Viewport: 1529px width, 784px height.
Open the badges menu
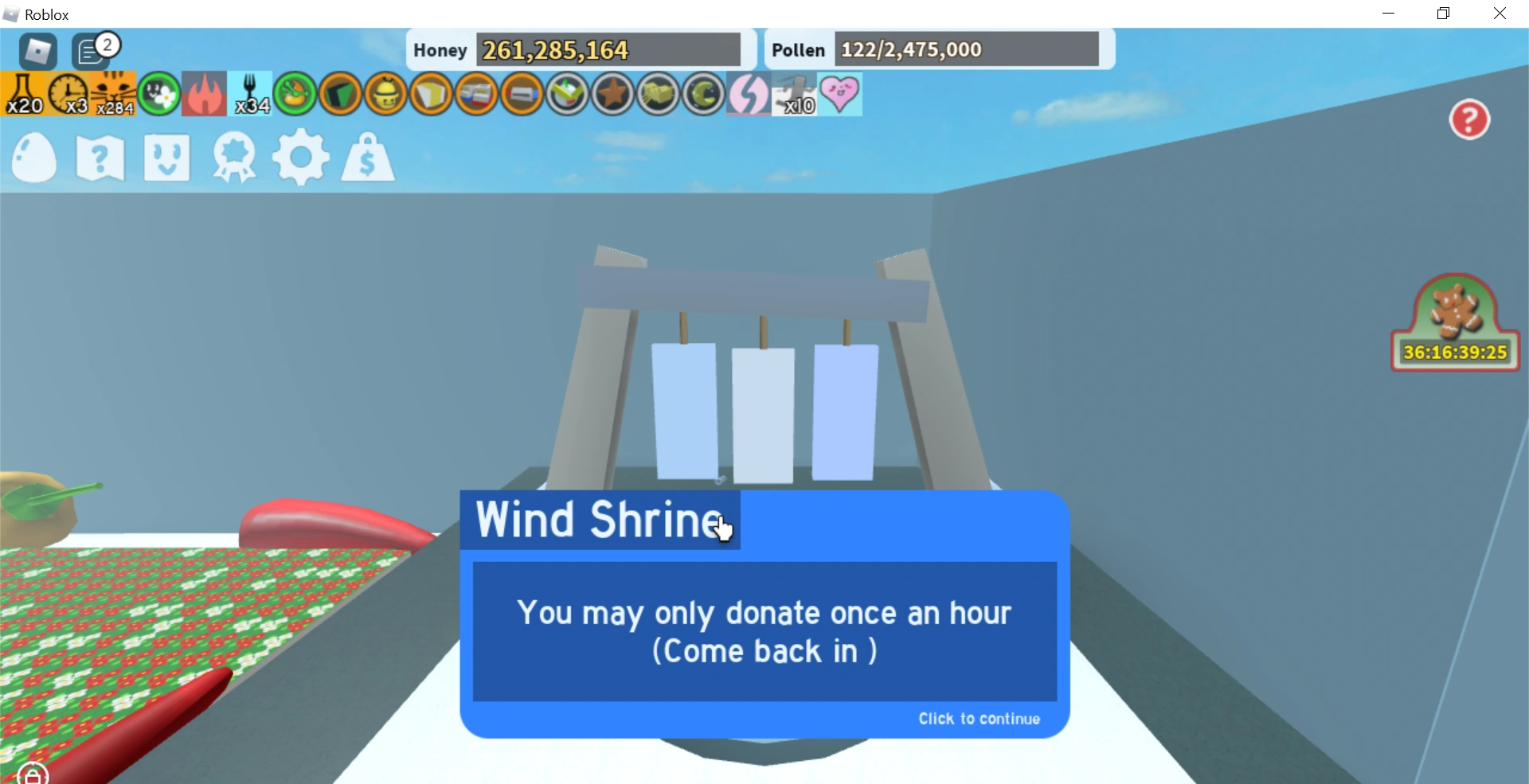click(x=233, y=157)
